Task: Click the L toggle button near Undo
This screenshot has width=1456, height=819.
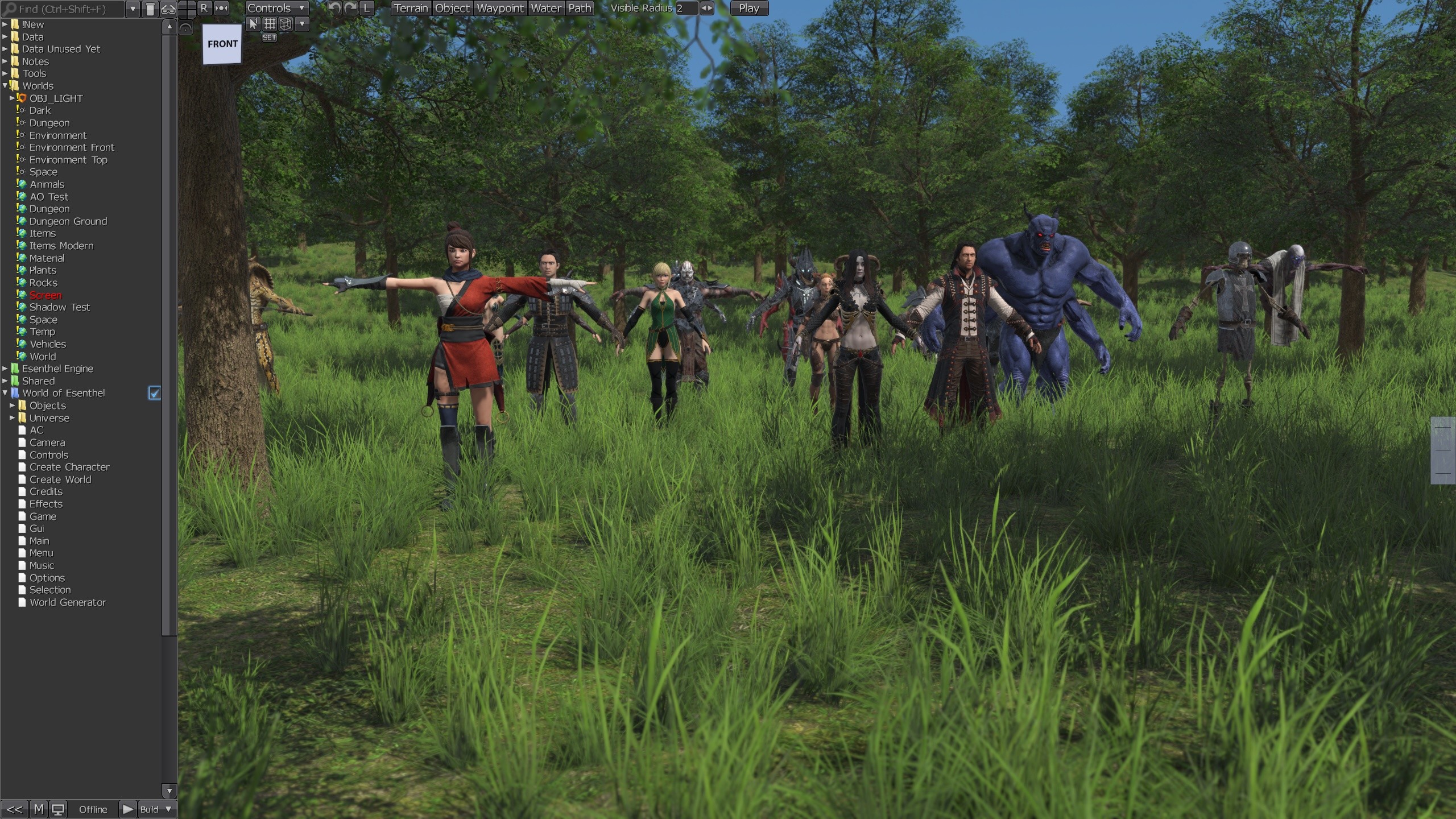Action: click(366, 8)
